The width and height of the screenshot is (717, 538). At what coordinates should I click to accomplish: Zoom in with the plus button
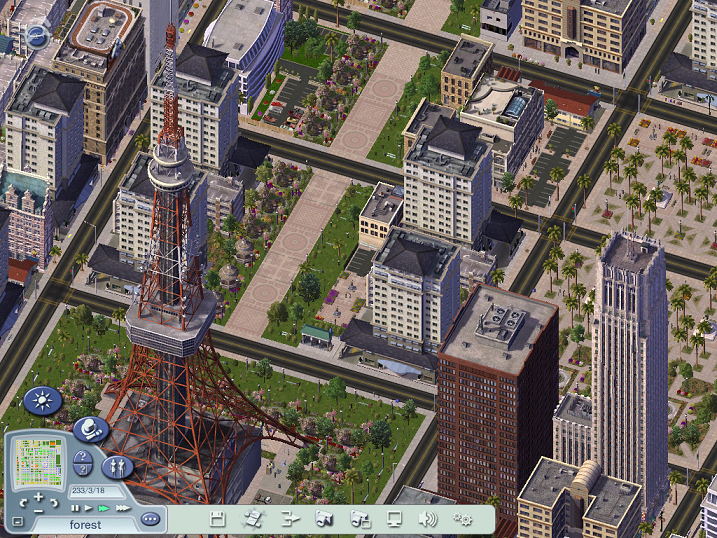[39, 497]
